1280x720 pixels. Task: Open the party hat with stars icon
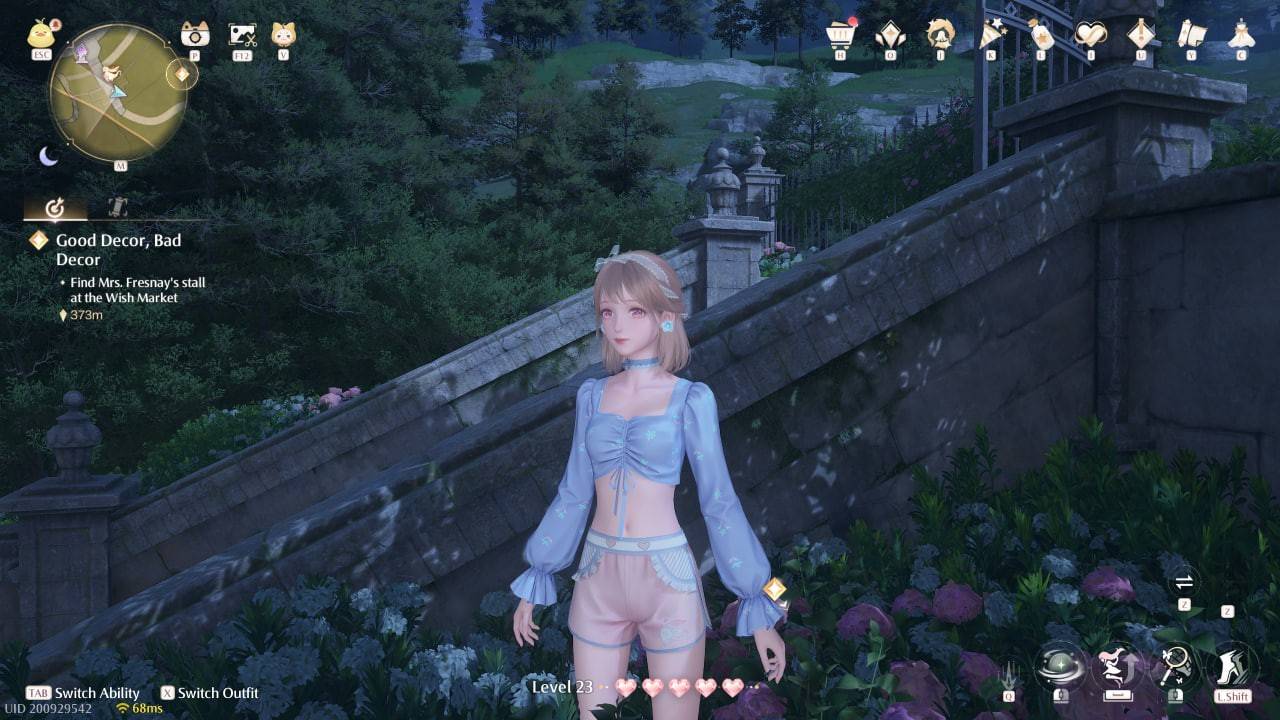991,35
